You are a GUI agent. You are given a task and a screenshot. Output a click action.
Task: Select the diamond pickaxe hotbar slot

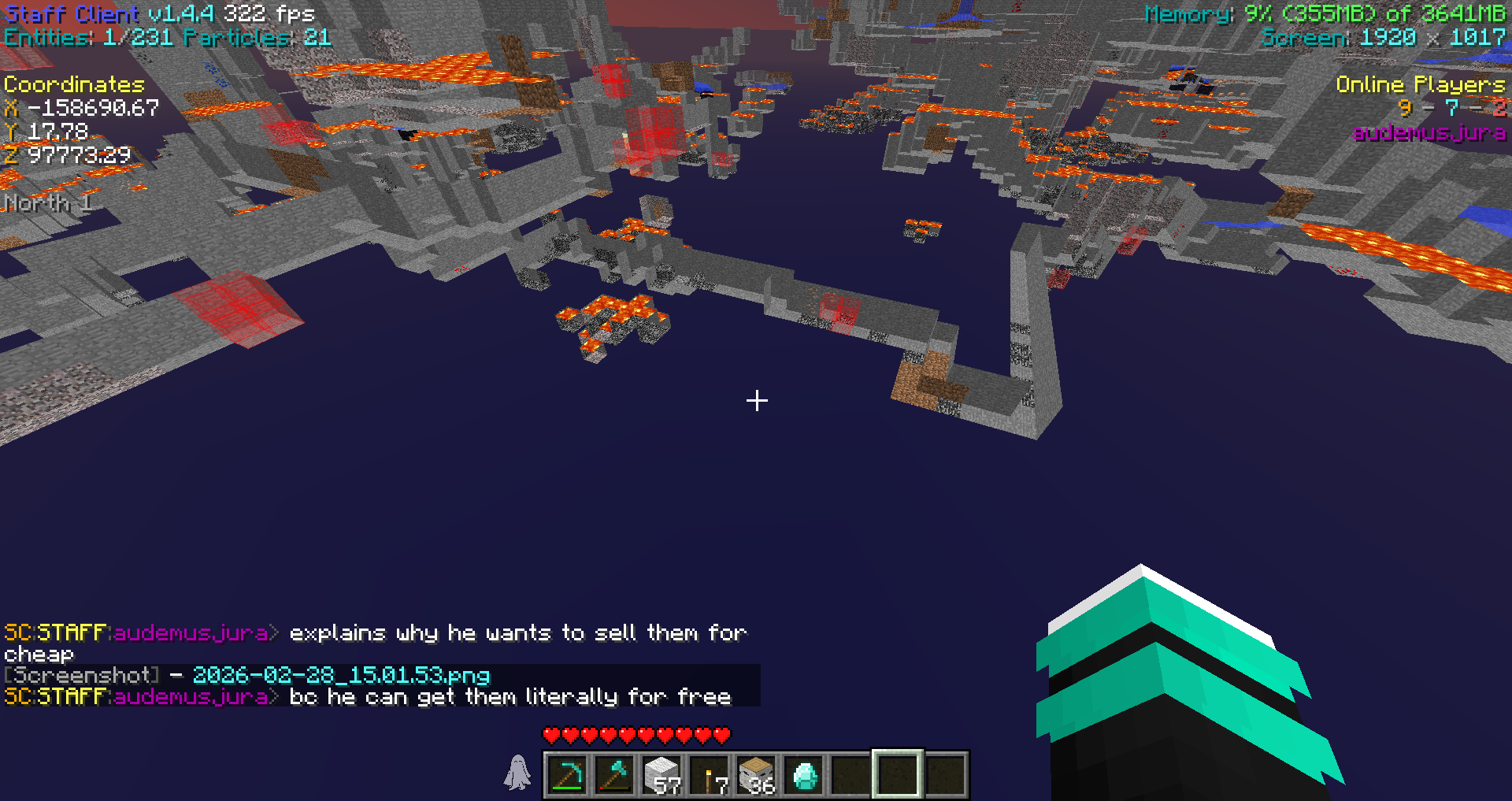pos(567,775)
